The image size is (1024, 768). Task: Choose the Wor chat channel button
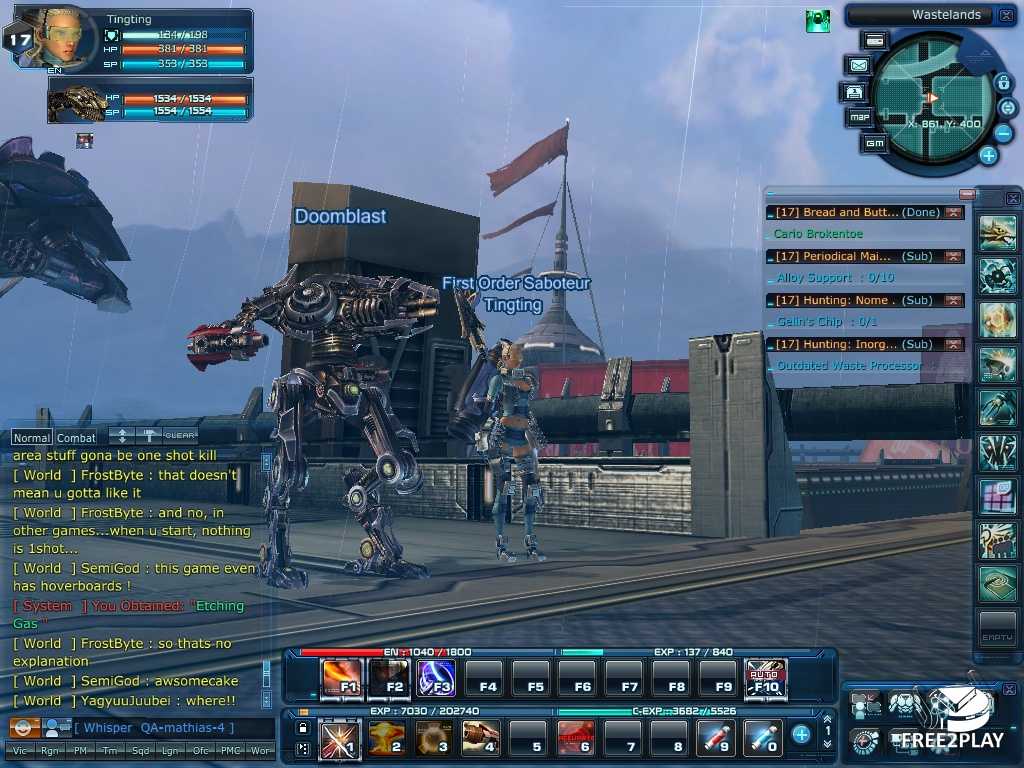click(x=261, y=750)
